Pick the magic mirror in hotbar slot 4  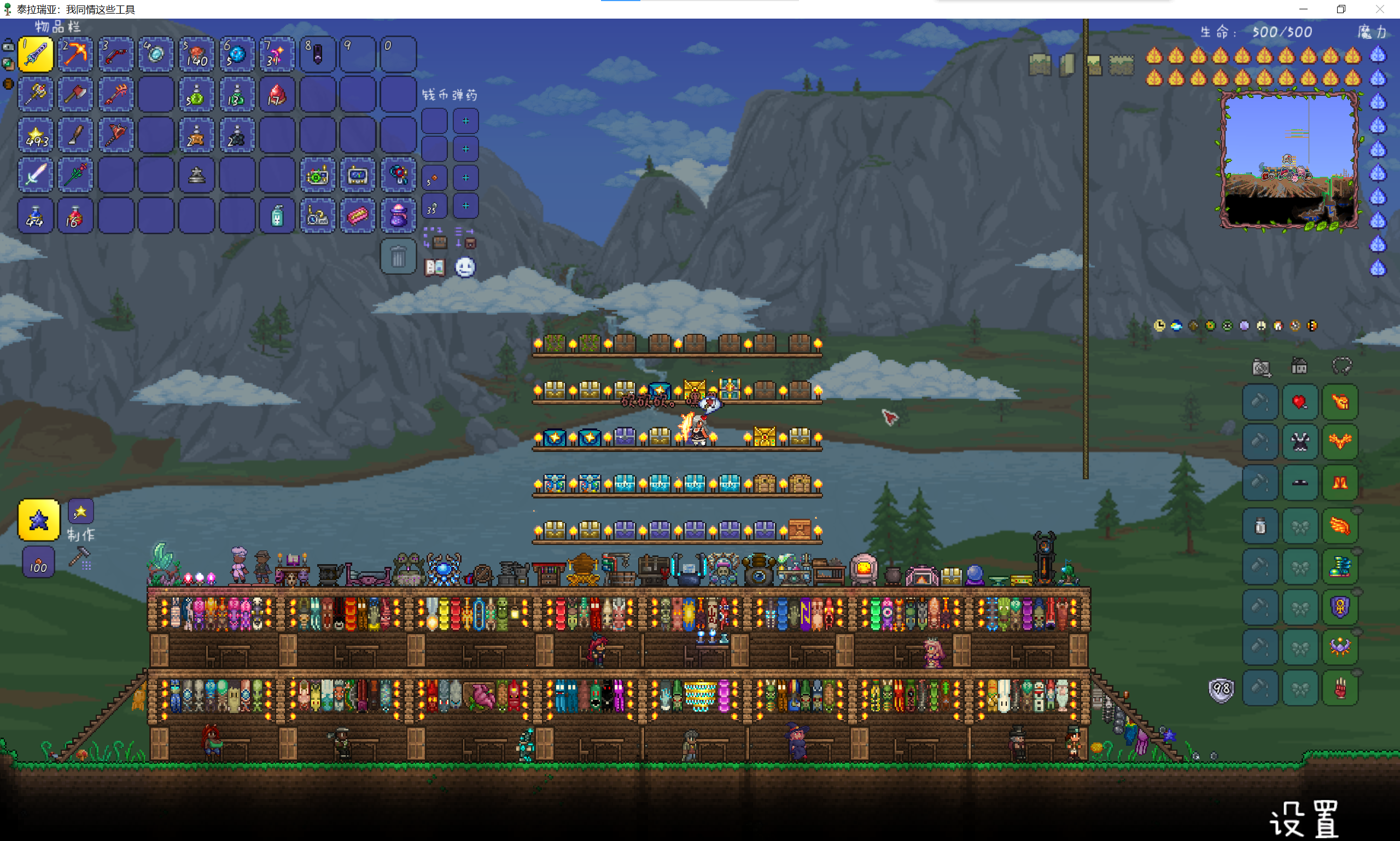[x=156, y=54]
